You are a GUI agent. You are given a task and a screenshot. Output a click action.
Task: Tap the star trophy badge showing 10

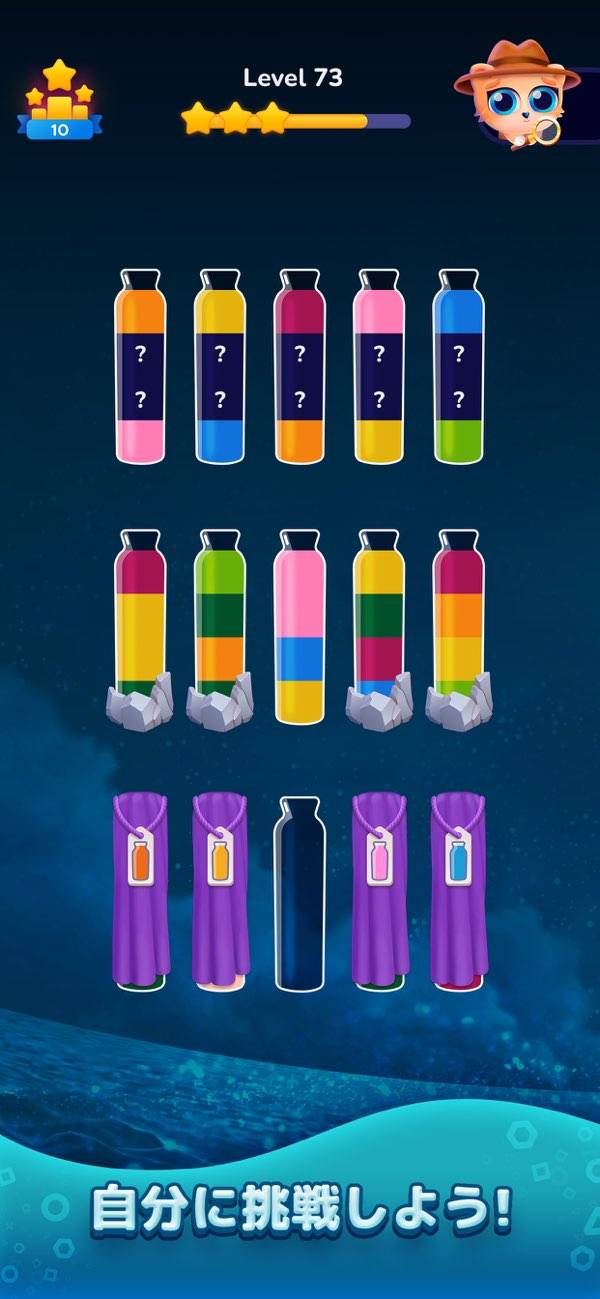pyautogui.click(x=59, y=101)
